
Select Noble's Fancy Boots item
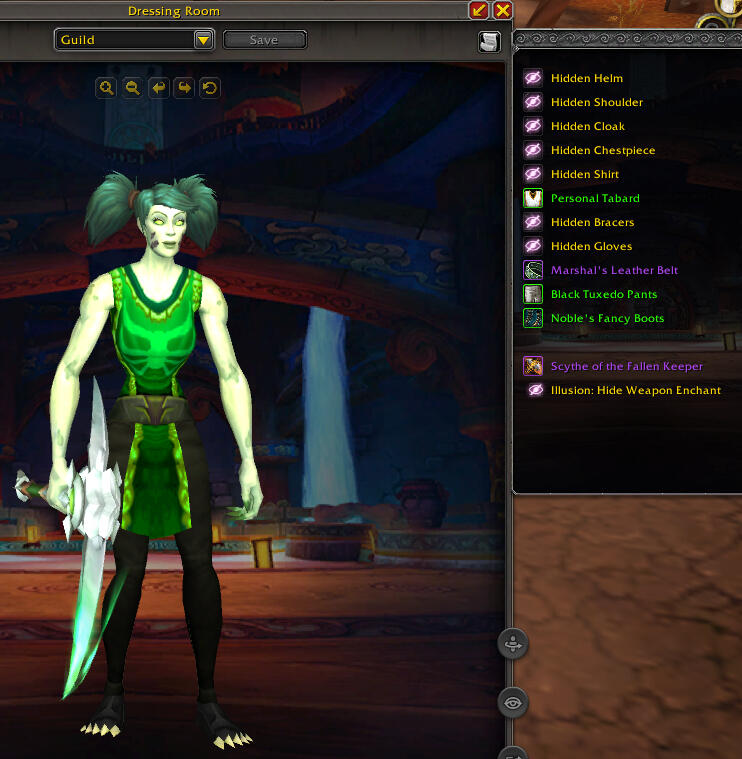pos(607,318)
